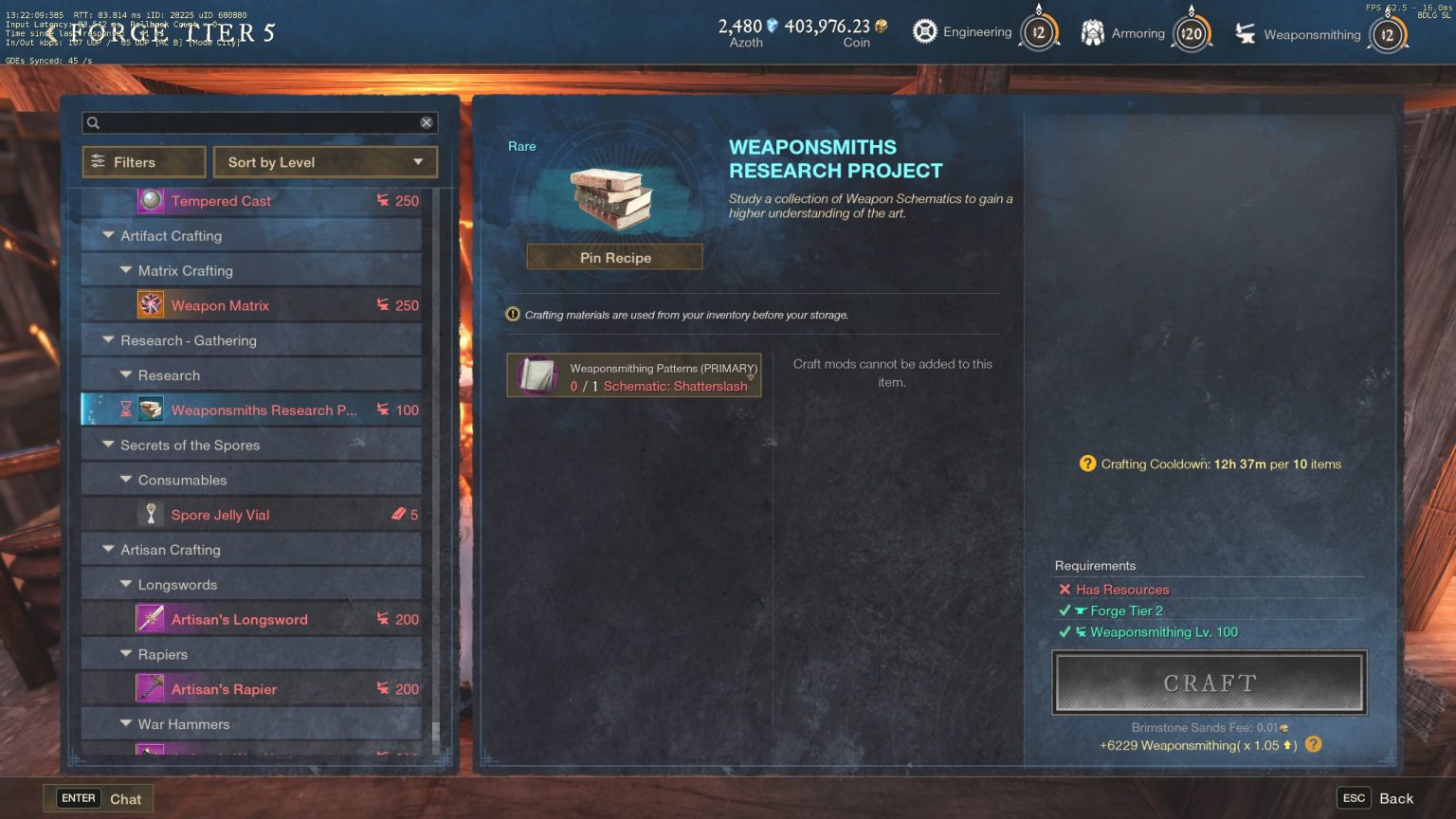Select the Weapon Matrix recipe icon

[152, 304]
